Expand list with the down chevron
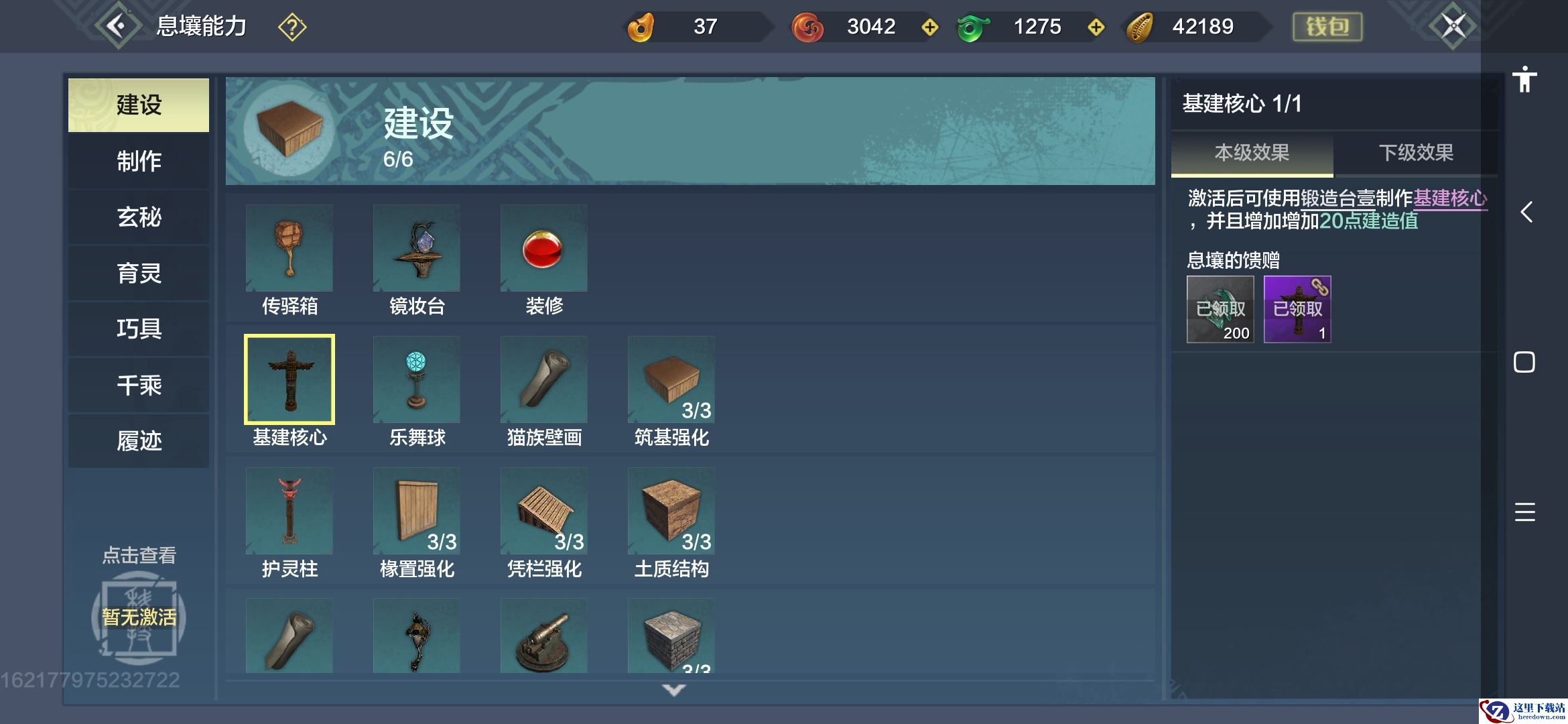1568x724 pixels. coord(673,690)
